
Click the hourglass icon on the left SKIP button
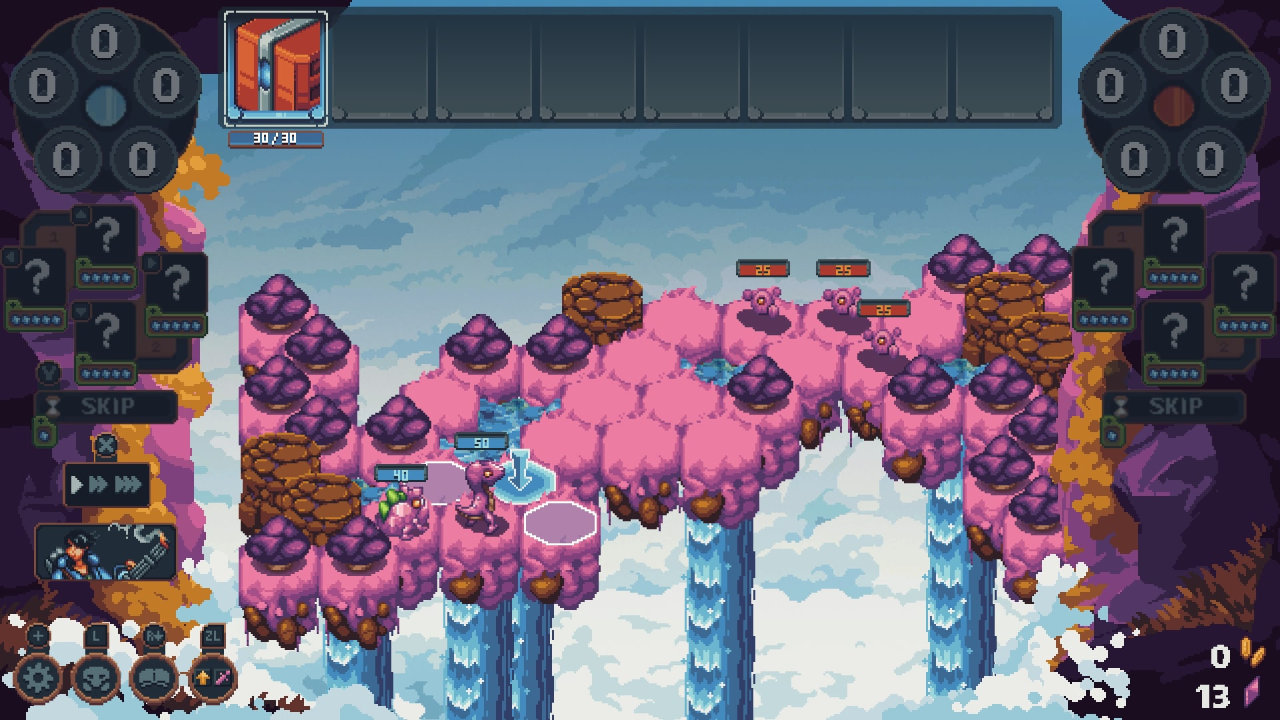(52, 404)
